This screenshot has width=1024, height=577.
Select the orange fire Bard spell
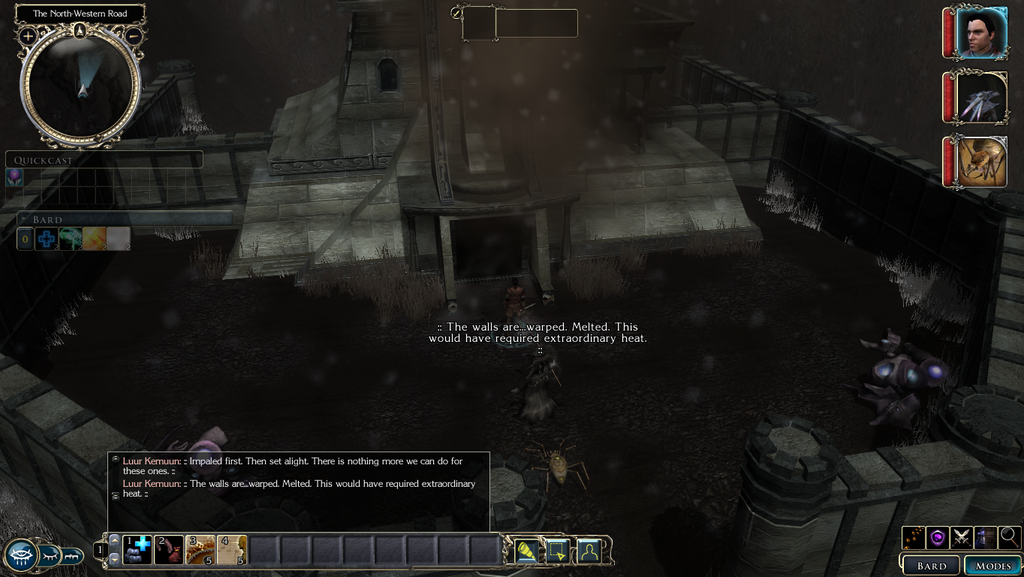94,239
